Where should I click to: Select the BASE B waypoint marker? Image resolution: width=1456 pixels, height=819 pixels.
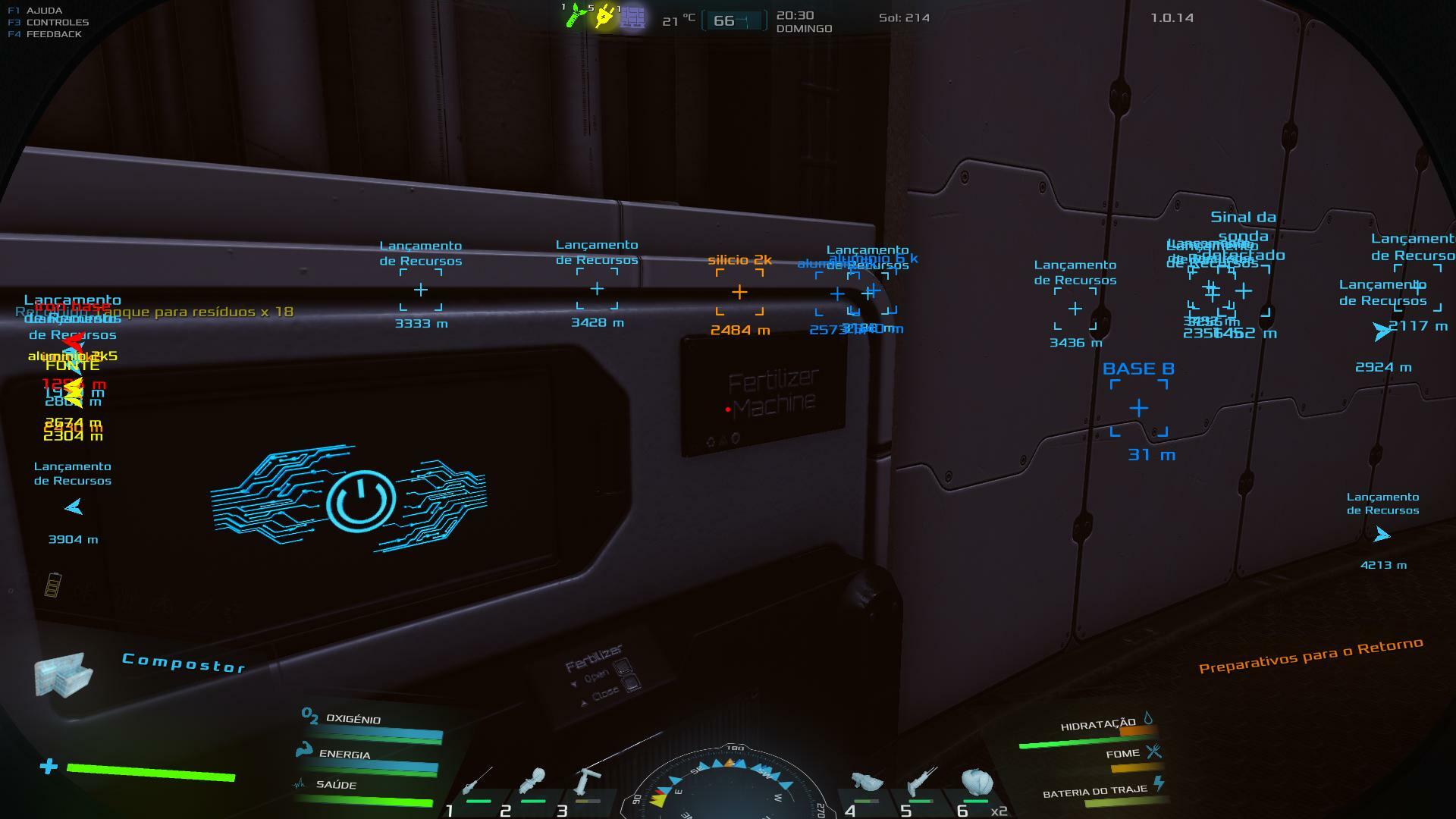click(1138, 409)
